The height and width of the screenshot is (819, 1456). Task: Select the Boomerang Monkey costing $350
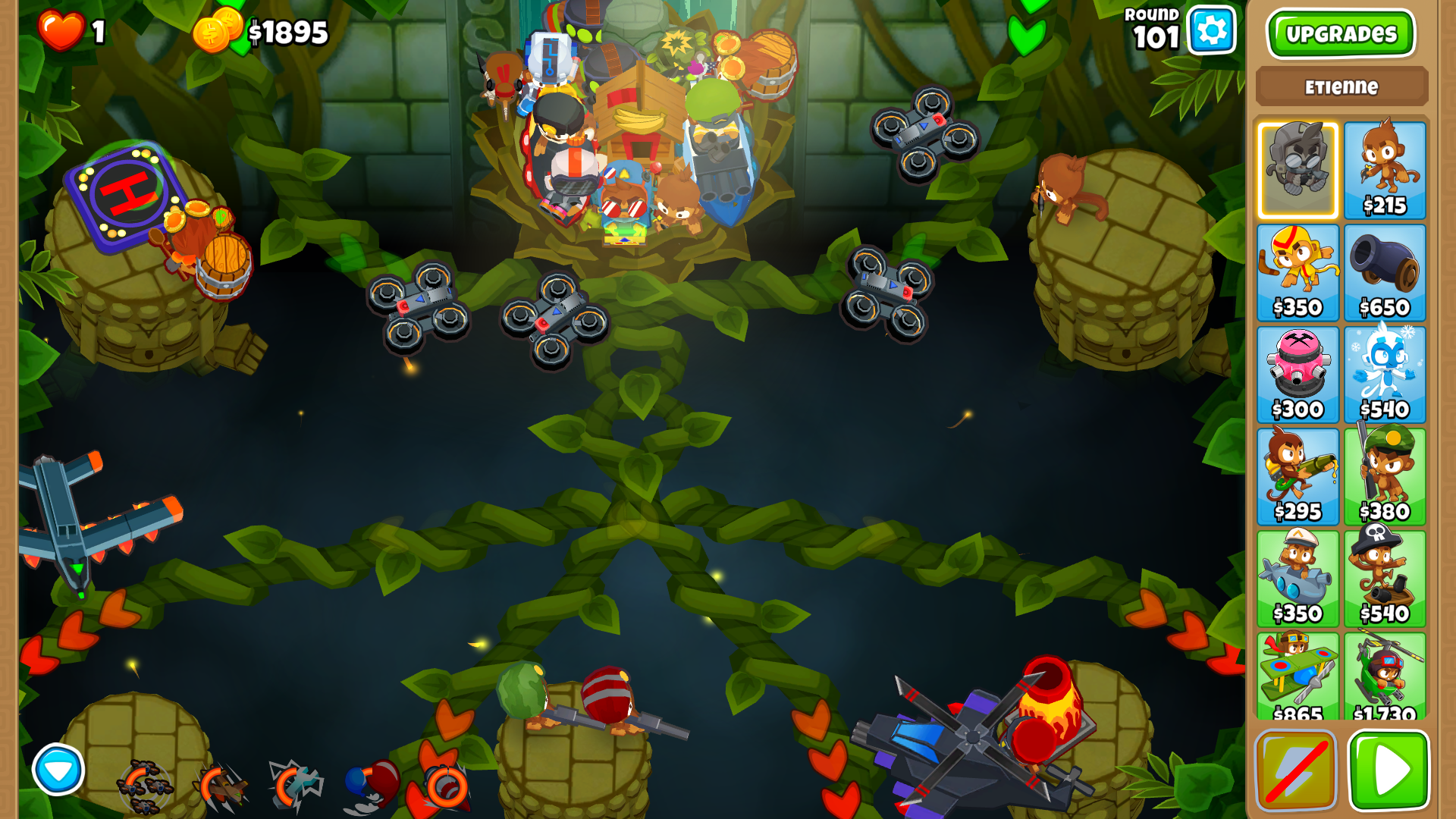(1298, 271)
